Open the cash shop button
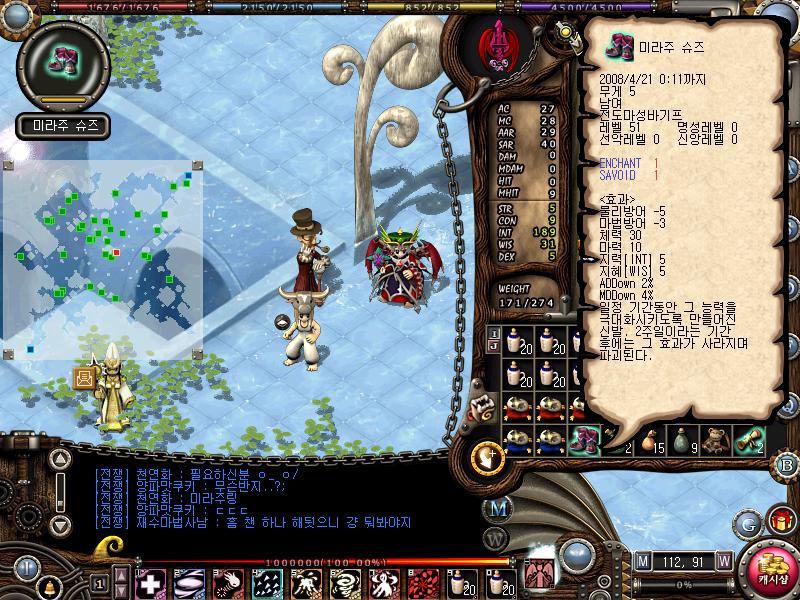Screen dimensions: 800x600 (772, 570)
